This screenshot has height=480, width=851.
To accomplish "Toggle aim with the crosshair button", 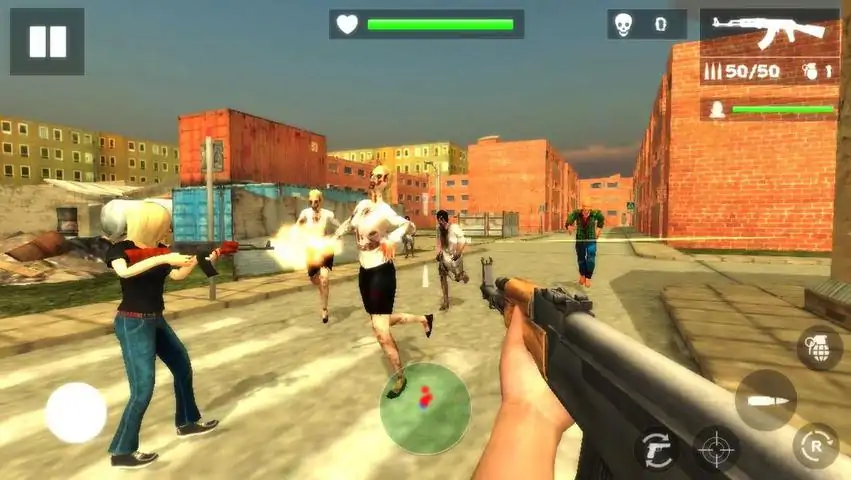I will point(716,449).
